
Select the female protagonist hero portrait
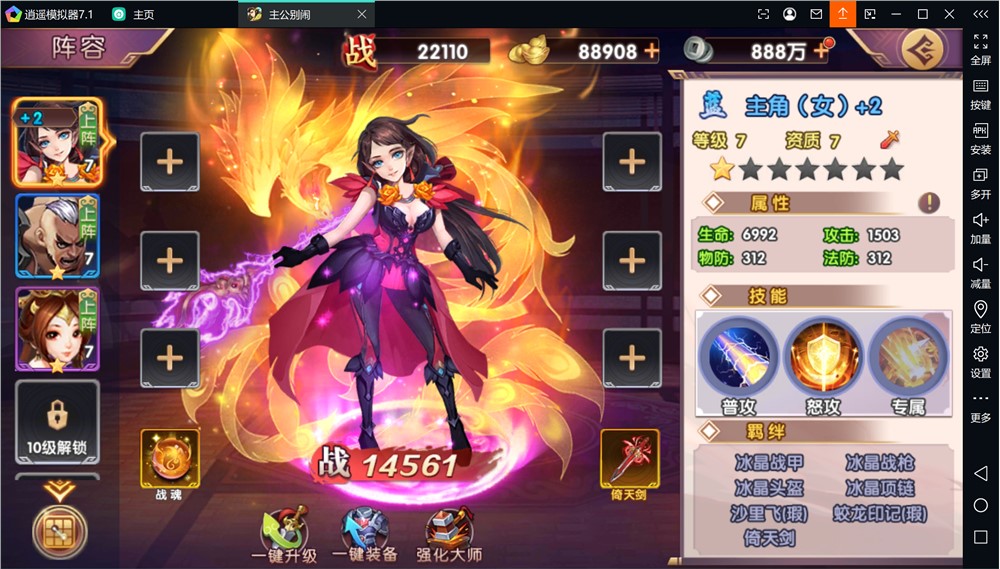click(56, 142)
